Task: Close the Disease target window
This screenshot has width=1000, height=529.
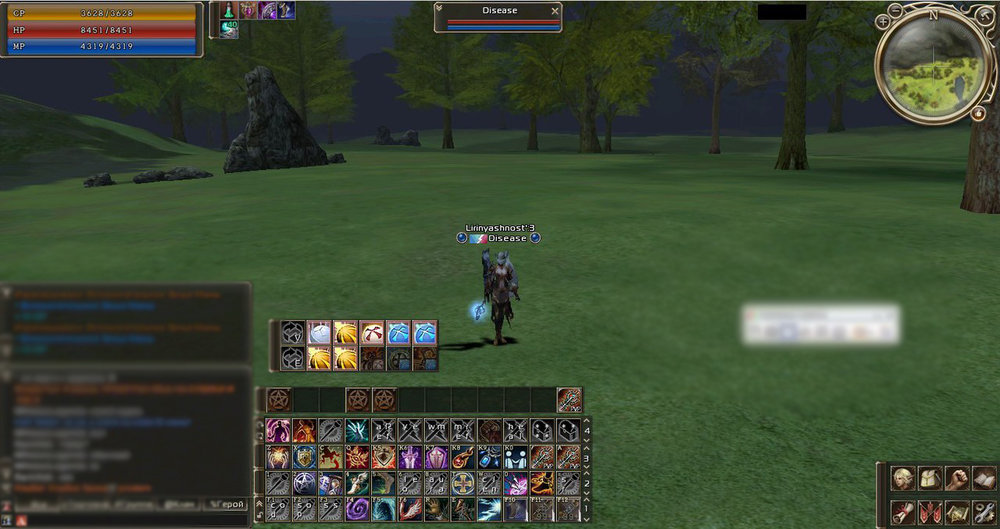Action: 555,11
